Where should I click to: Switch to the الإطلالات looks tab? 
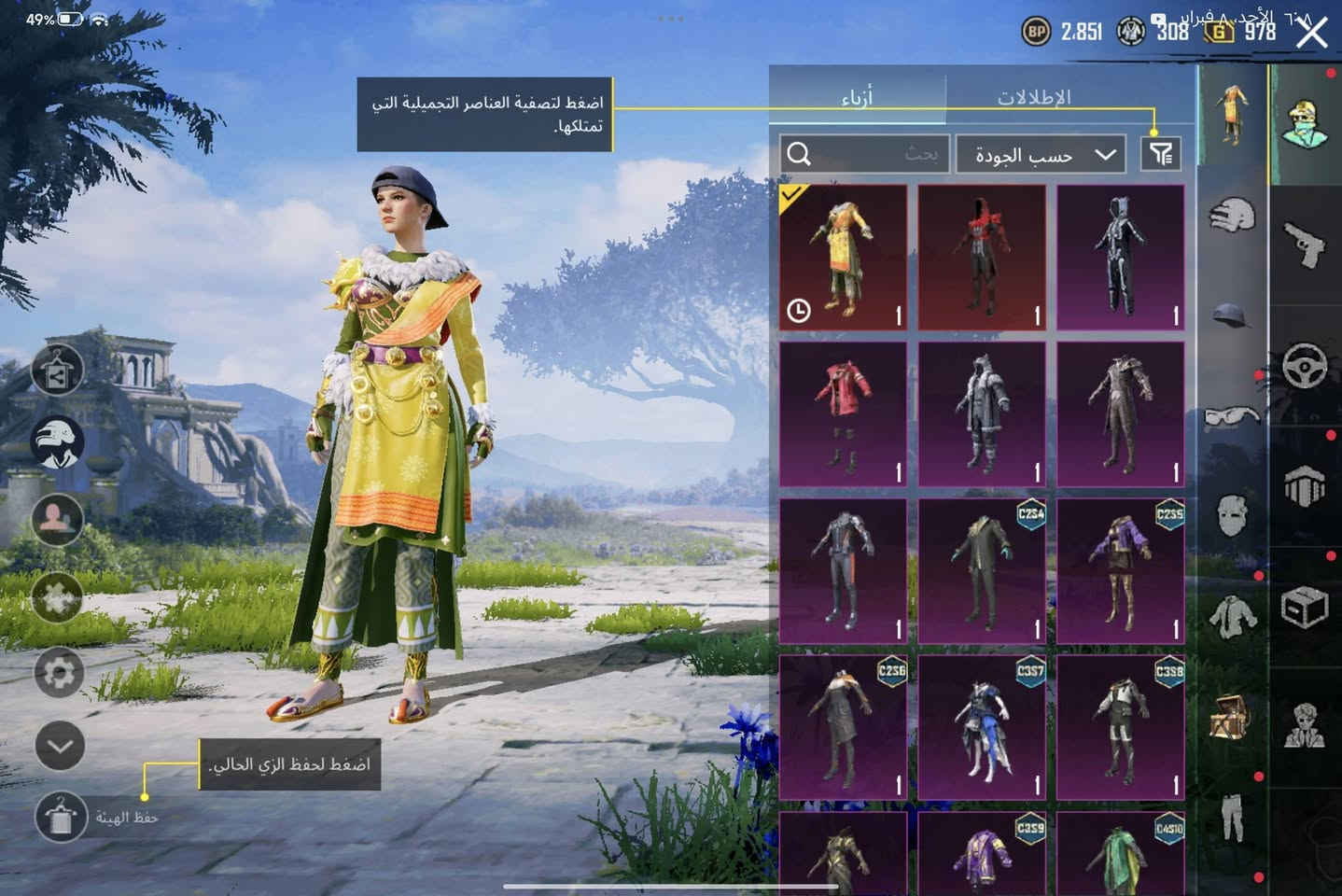click(1034, 96)
